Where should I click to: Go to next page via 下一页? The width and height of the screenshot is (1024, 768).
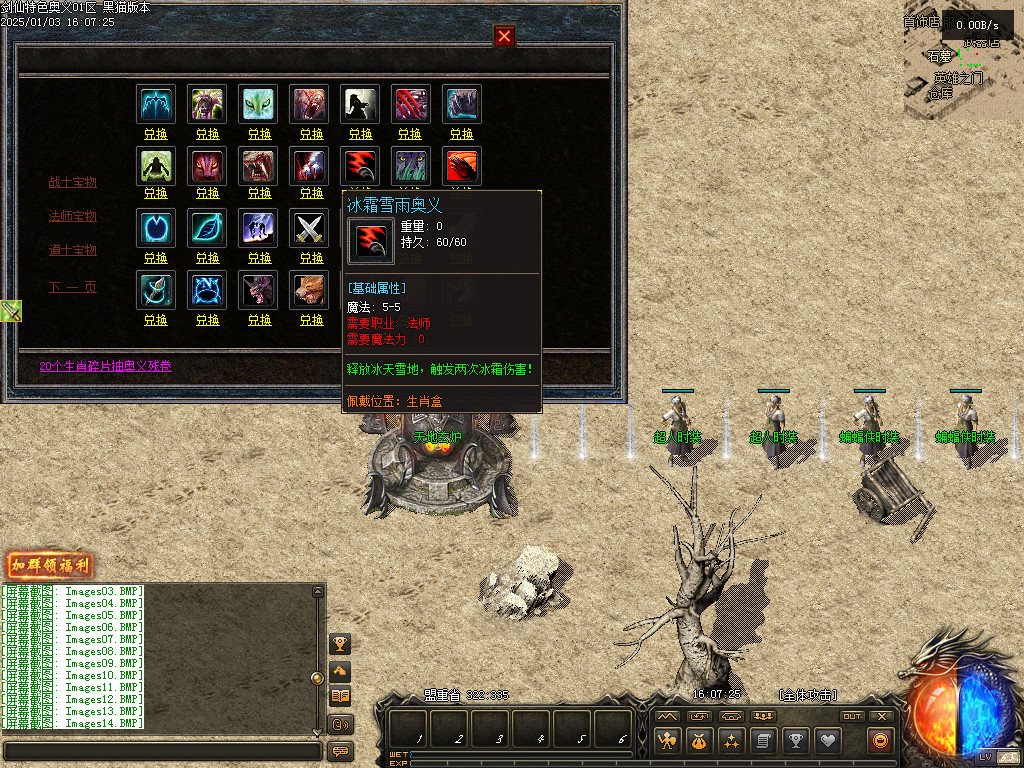coord(73,288)
